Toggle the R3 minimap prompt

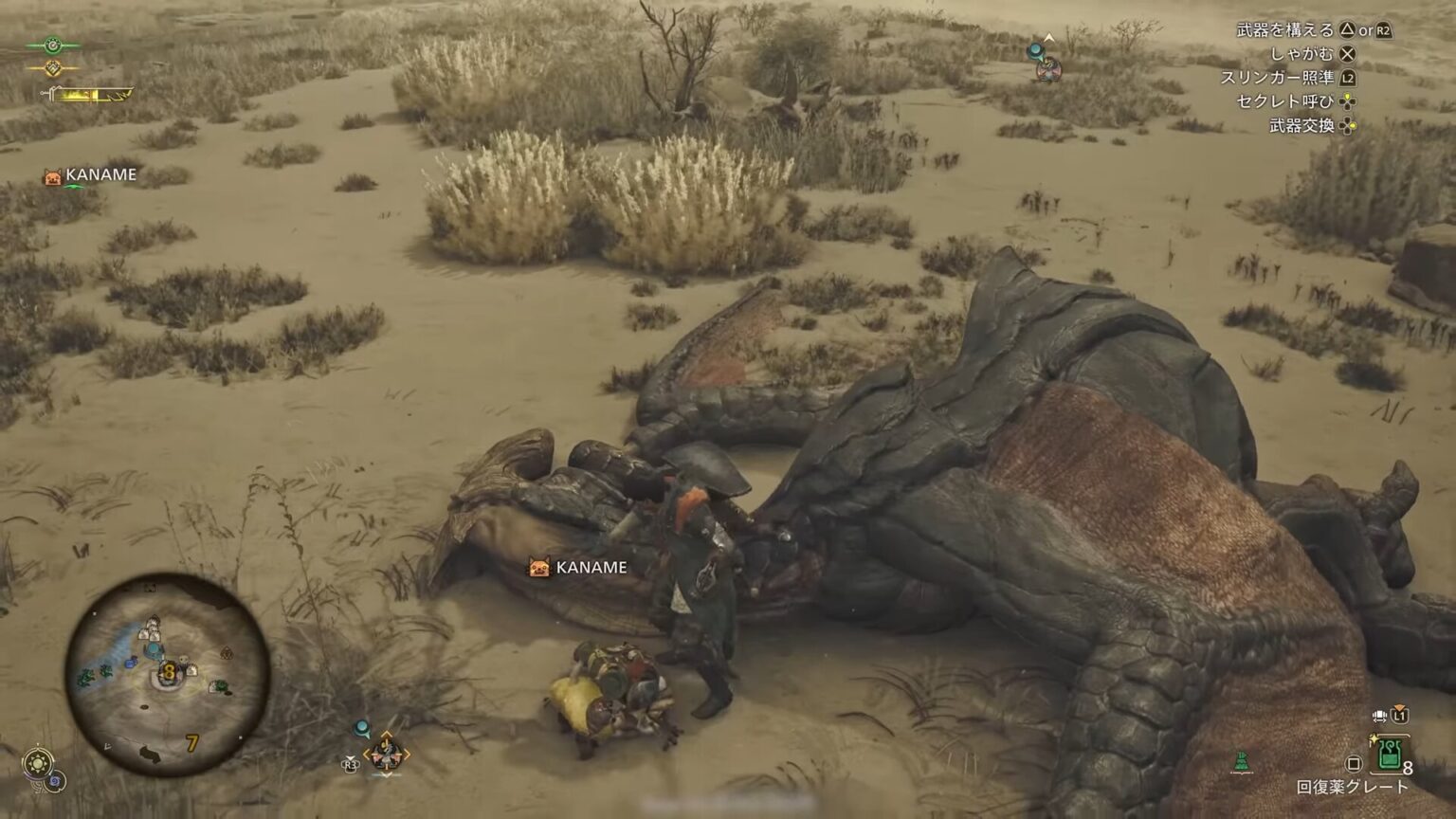click(x=350, y=764)
